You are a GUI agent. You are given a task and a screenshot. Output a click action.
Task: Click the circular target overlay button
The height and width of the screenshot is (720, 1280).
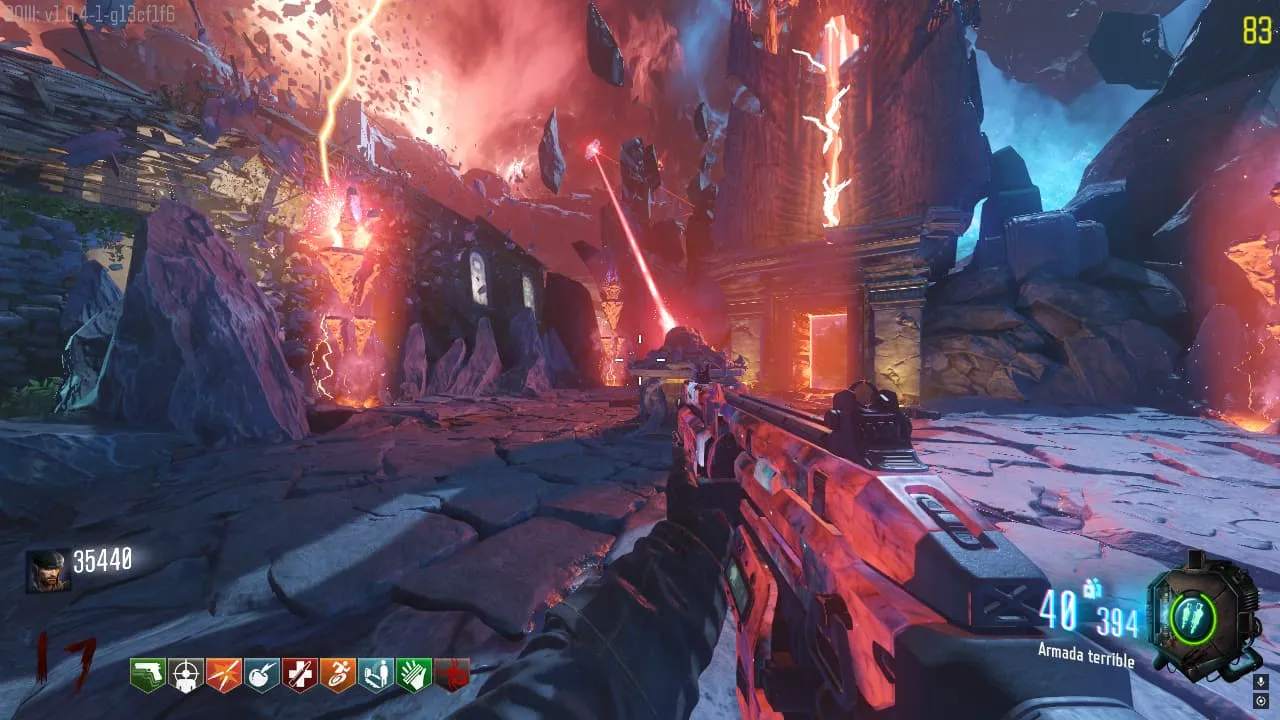click(x=1260, y=702)
